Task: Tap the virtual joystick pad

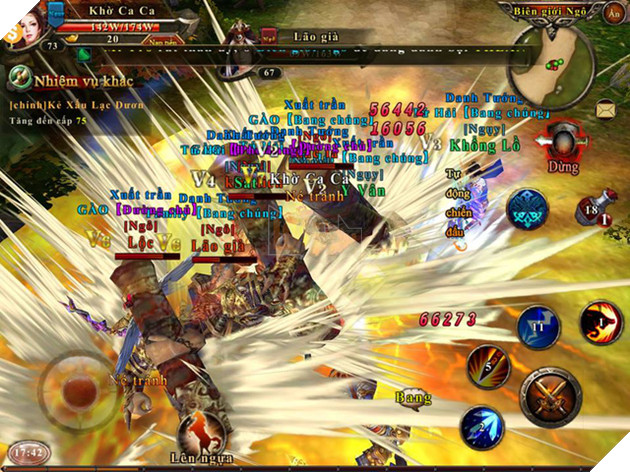Action: click(78, 388)
